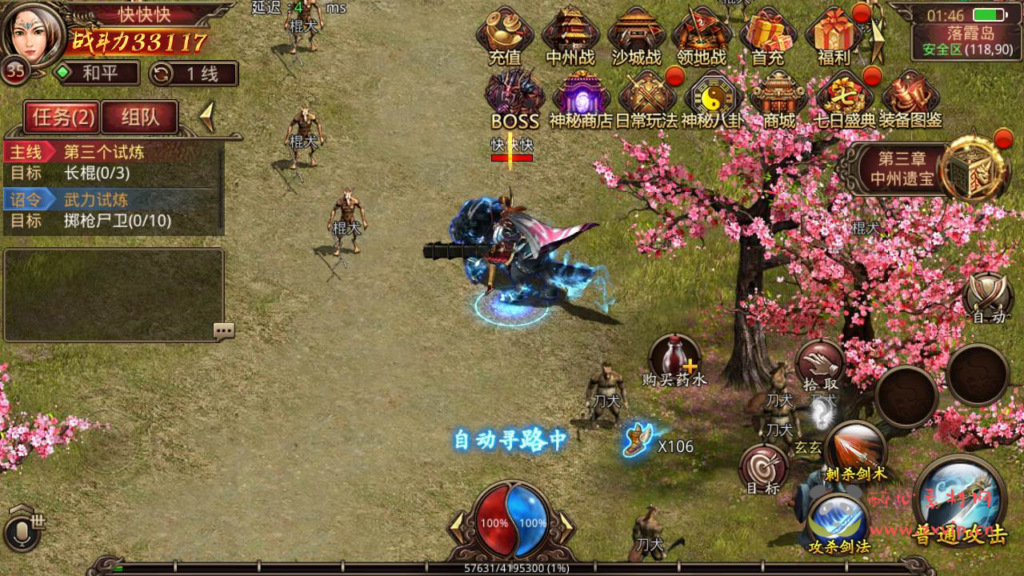The width and height of the screenshot is (1024, 576).
Task: Open the 充值 recharge menu
Action: click(x=505, y=35)
